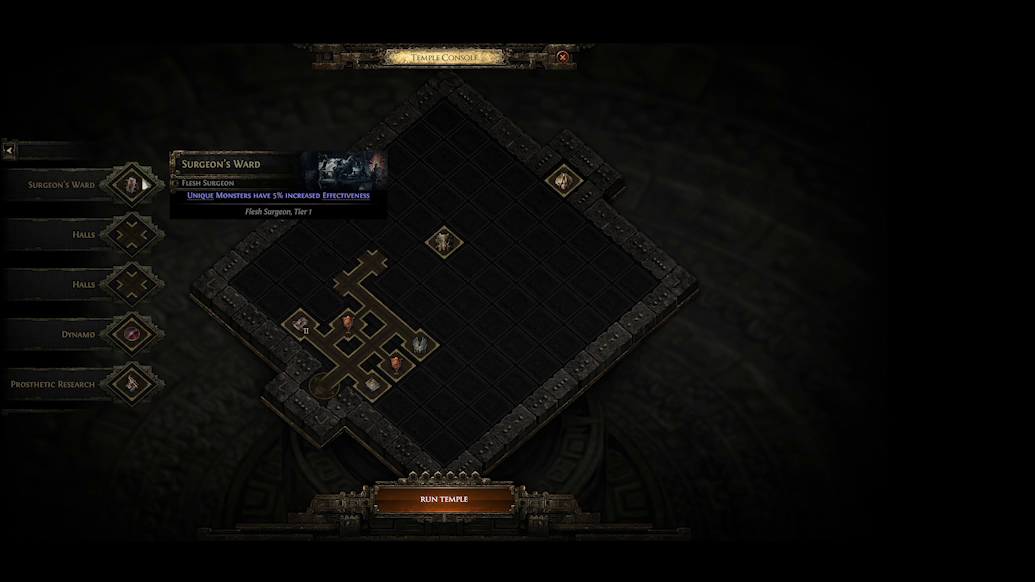Close the Temple Console window
This screenshot has width=1035, height=582.
coord(563,57)
